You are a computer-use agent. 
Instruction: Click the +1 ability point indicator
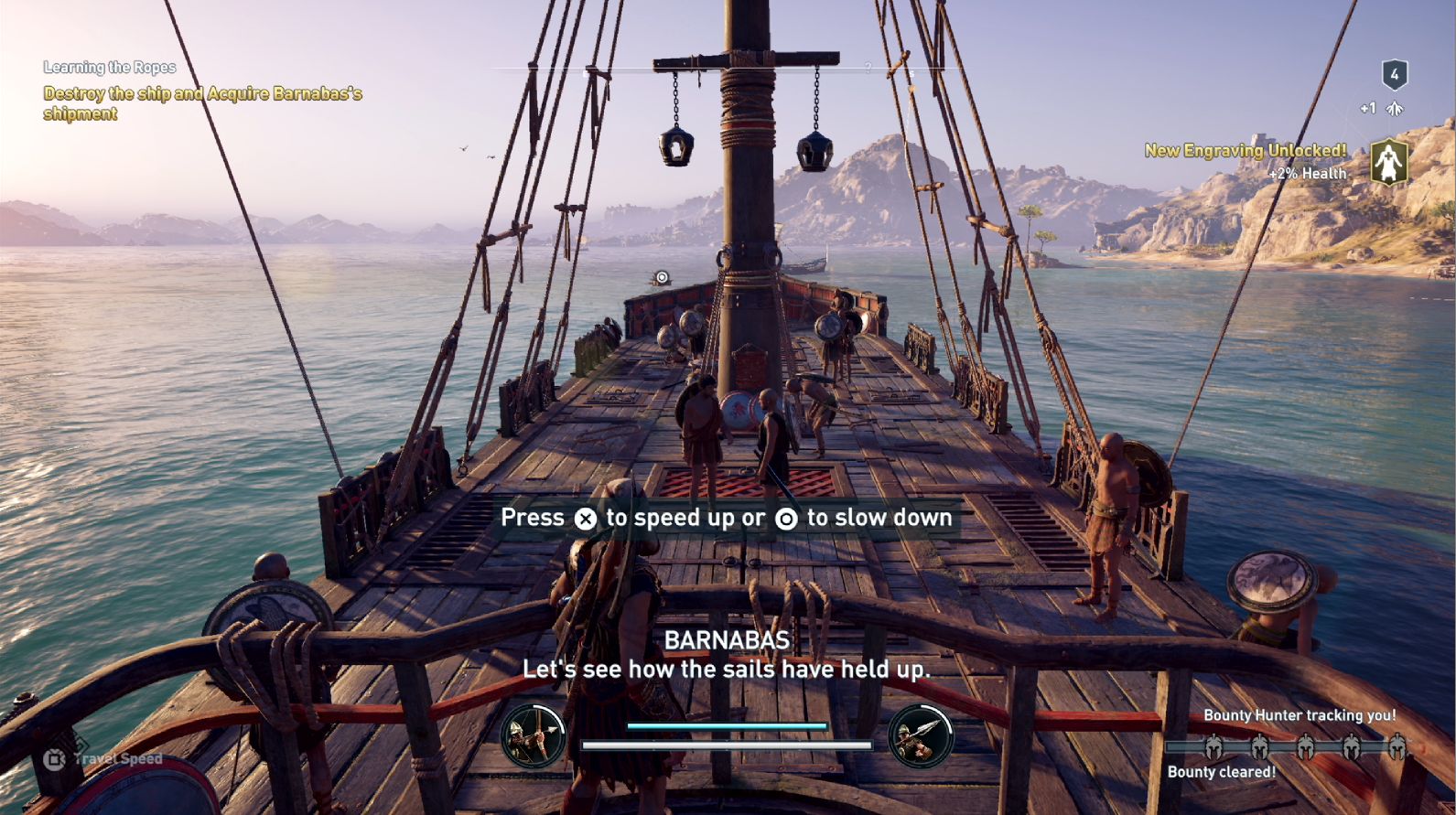1381,109
